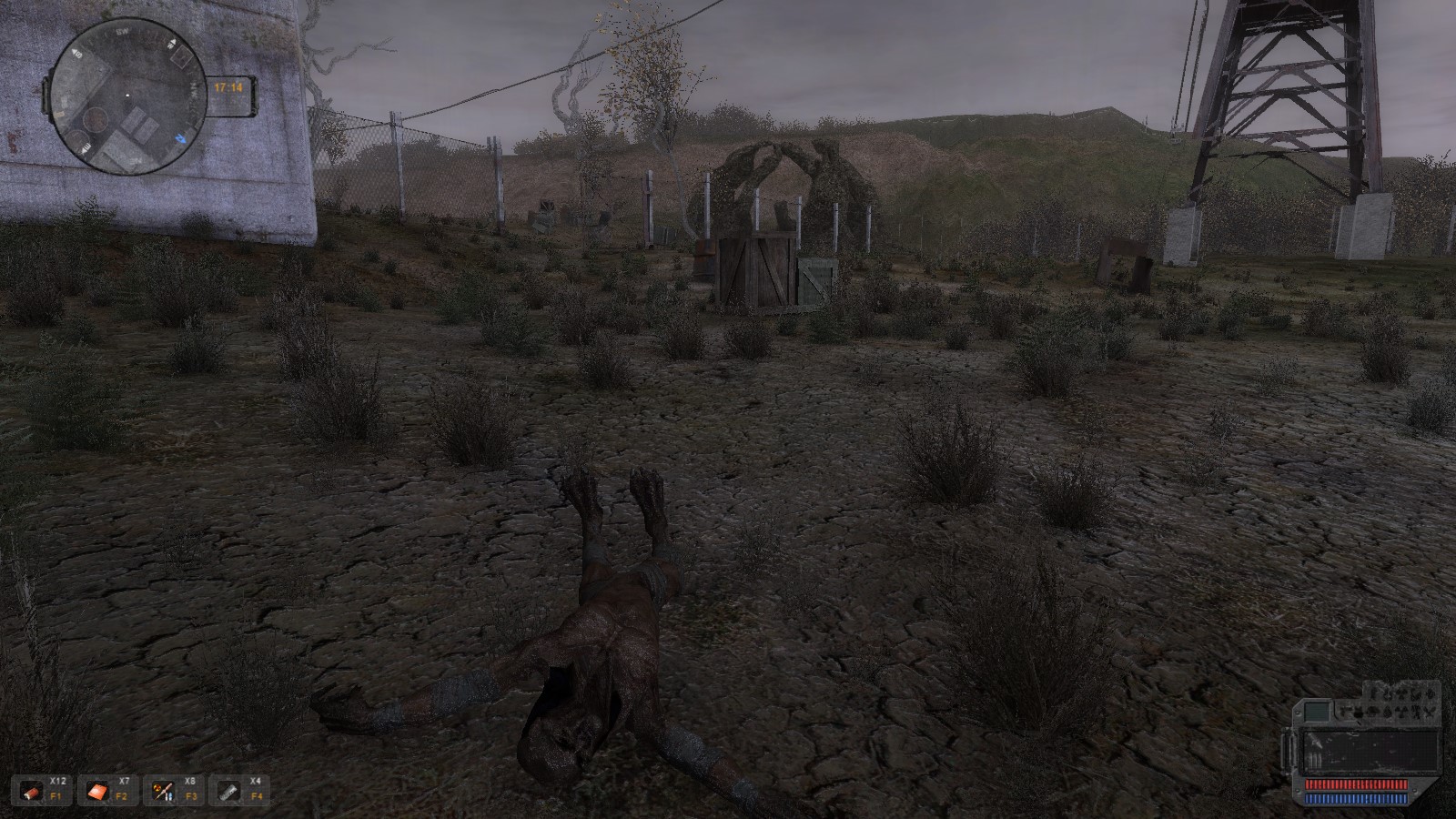Click the blue arrow marker on the minimap
The height and width of the screenshot is (819, 1456).
tap(181, 139)
